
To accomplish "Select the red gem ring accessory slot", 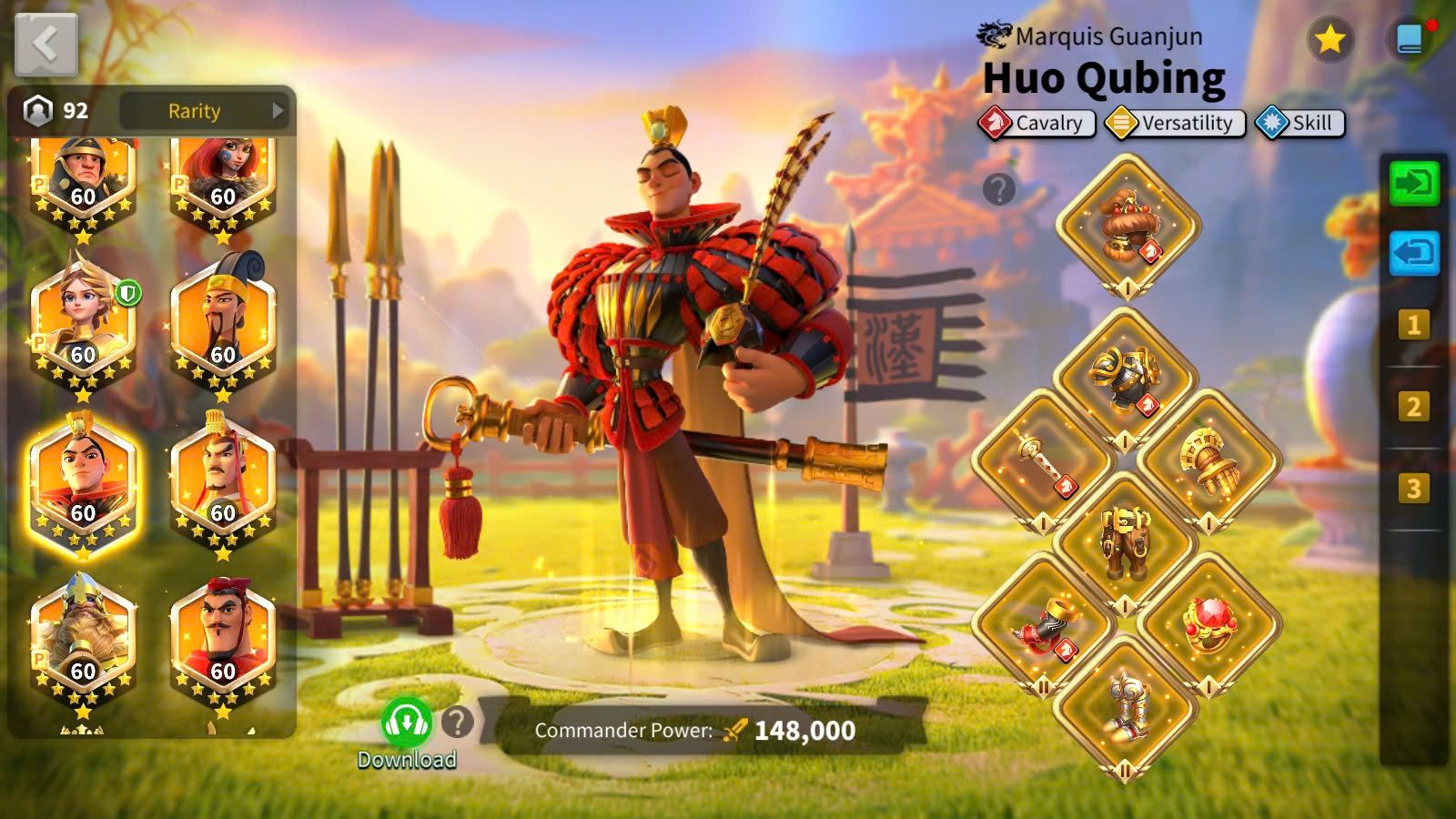I will coord(1208,623).
